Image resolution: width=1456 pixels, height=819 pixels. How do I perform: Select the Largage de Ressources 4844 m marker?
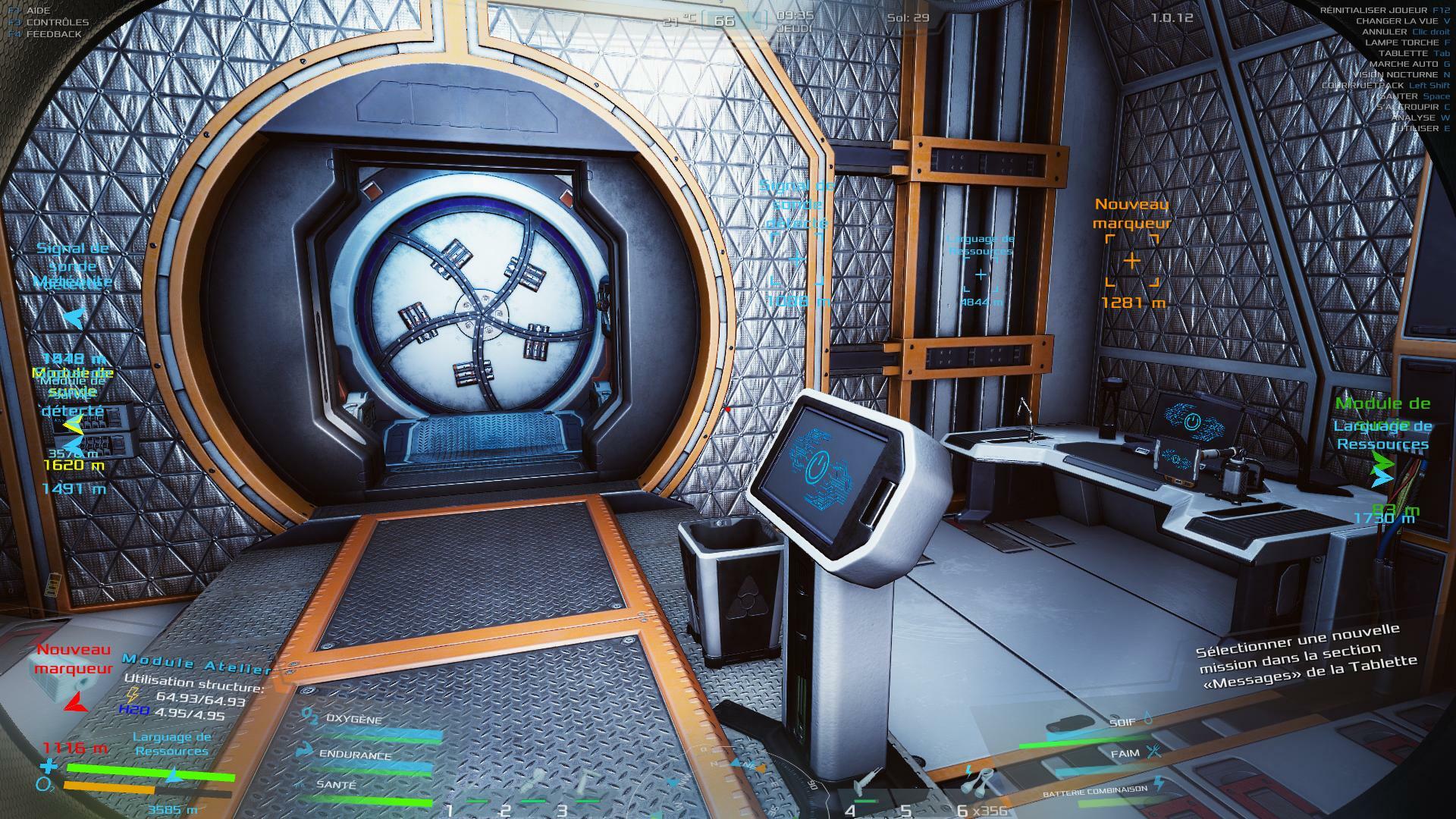pos(981,275)
